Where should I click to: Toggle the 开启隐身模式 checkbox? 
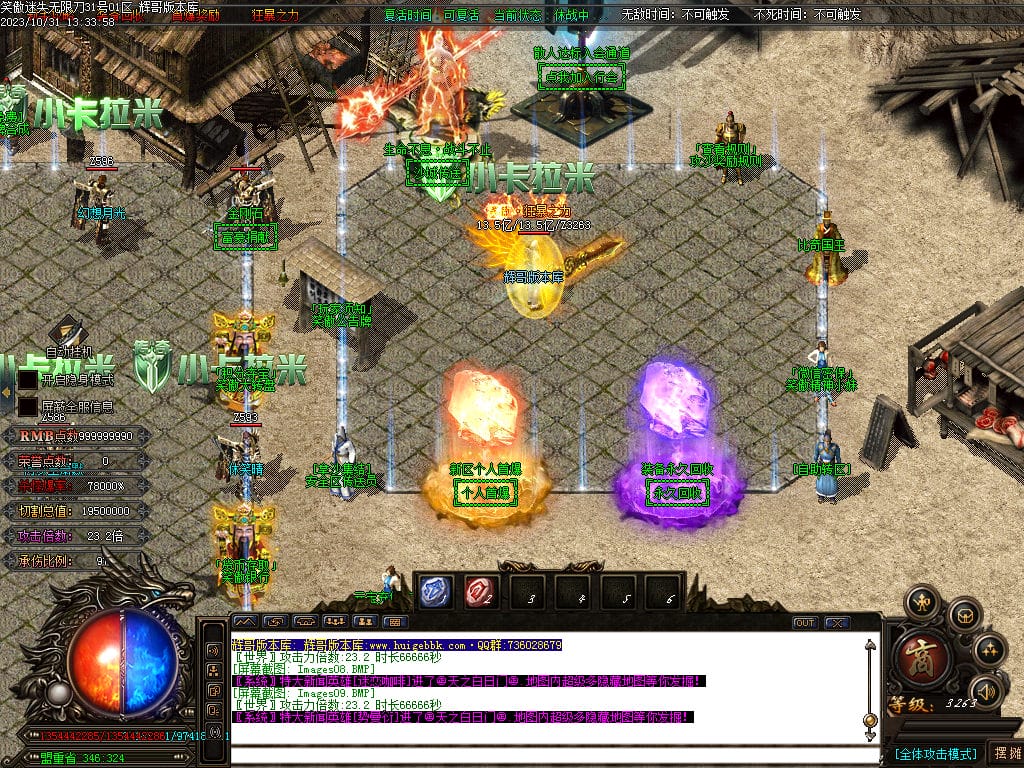pyautogui.click(x=27, y=380)
